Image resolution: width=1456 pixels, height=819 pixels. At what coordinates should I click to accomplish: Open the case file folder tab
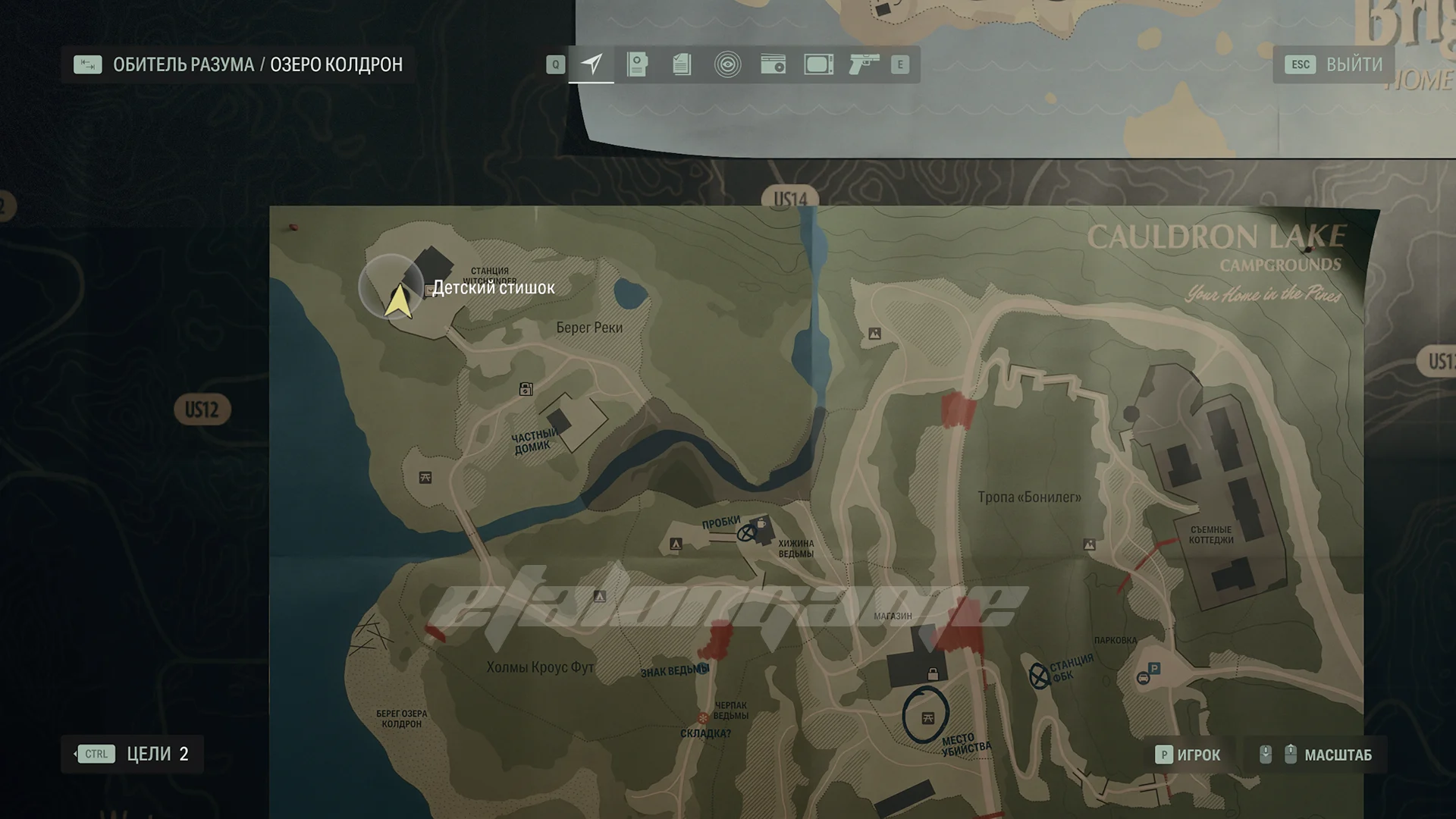tap(637, 64)
